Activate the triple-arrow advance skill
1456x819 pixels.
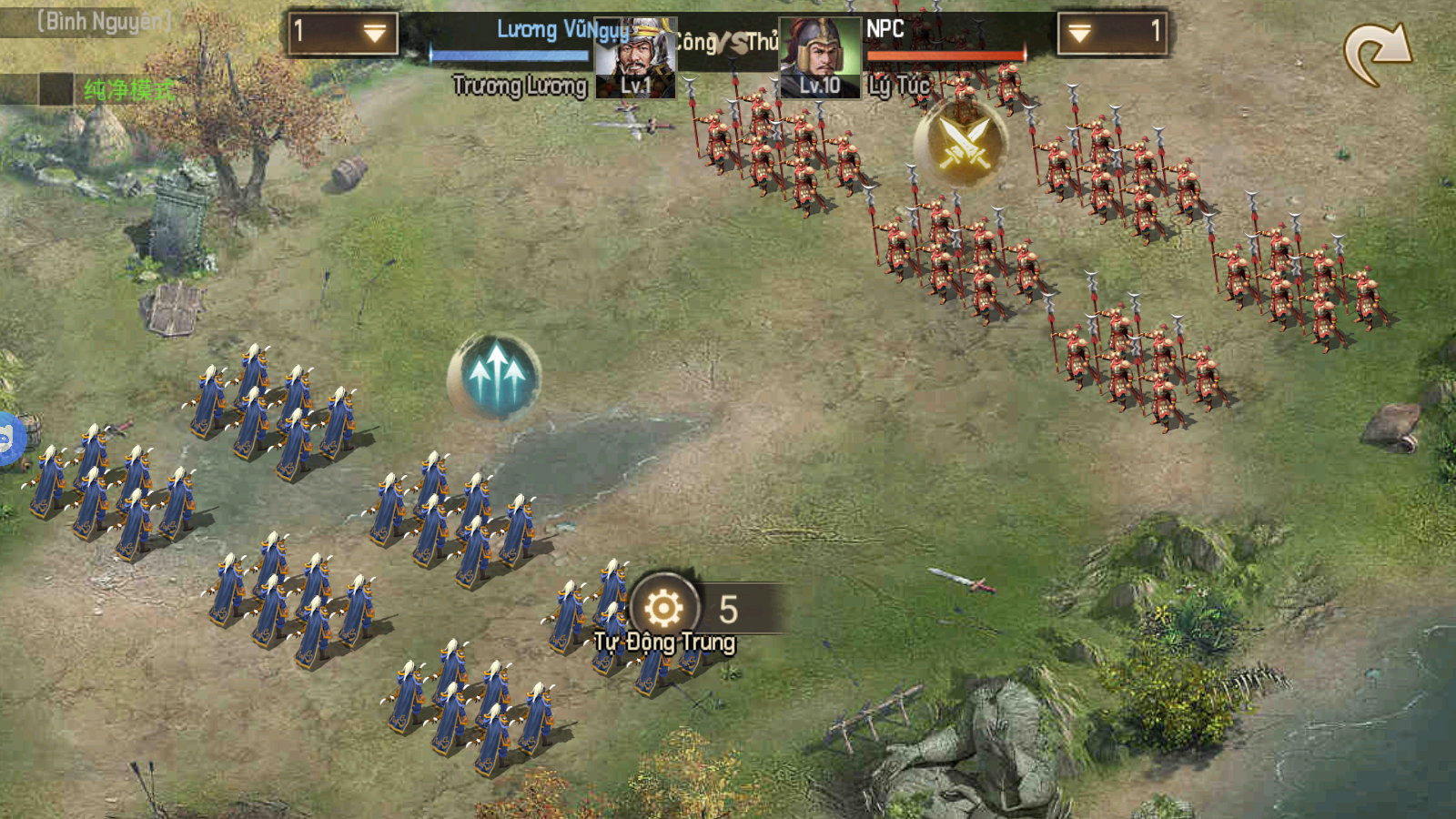click(495, 377)
